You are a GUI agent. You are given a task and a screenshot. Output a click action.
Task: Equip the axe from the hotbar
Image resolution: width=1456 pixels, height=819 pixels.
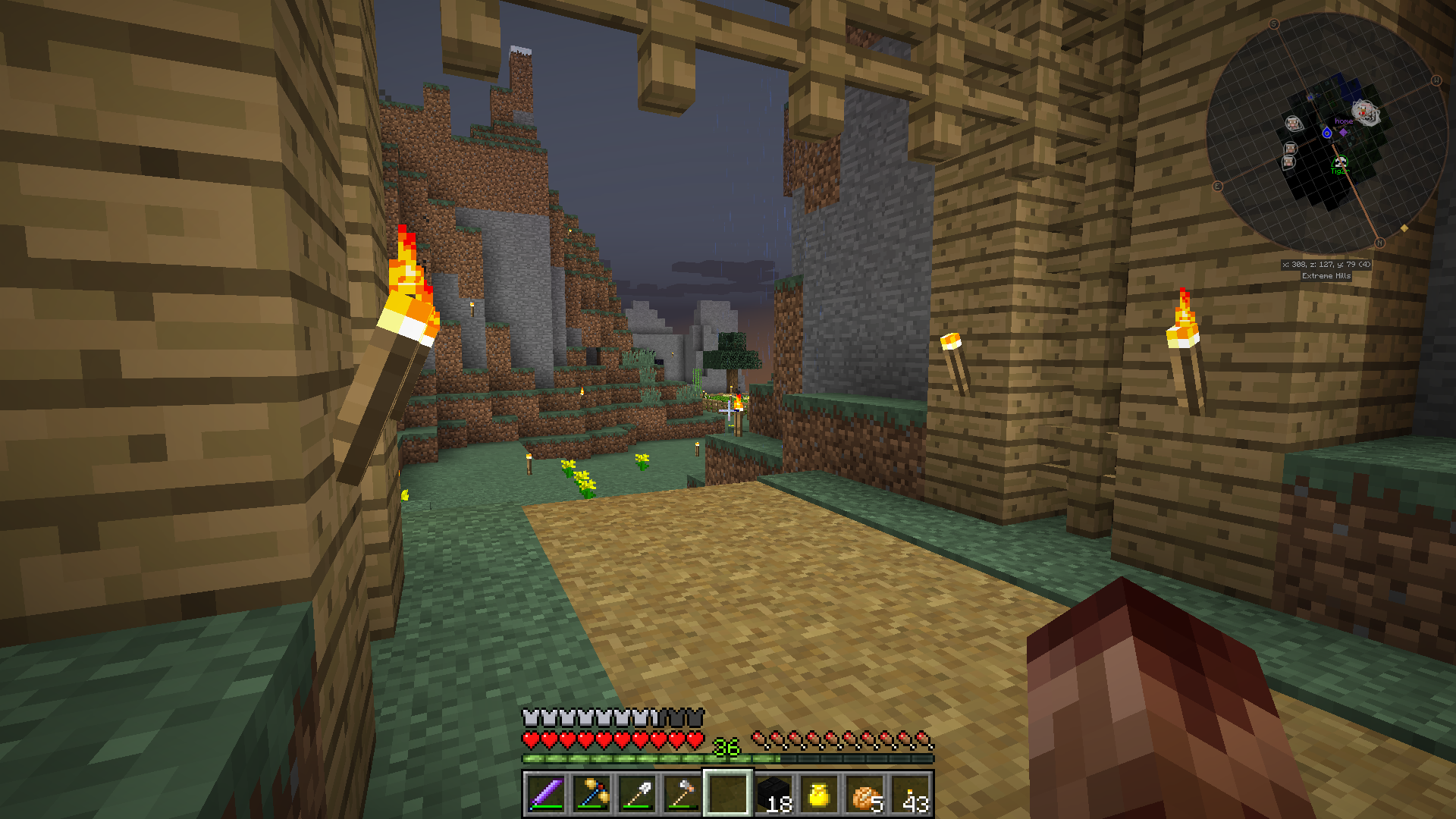click(x=682, y=794)
